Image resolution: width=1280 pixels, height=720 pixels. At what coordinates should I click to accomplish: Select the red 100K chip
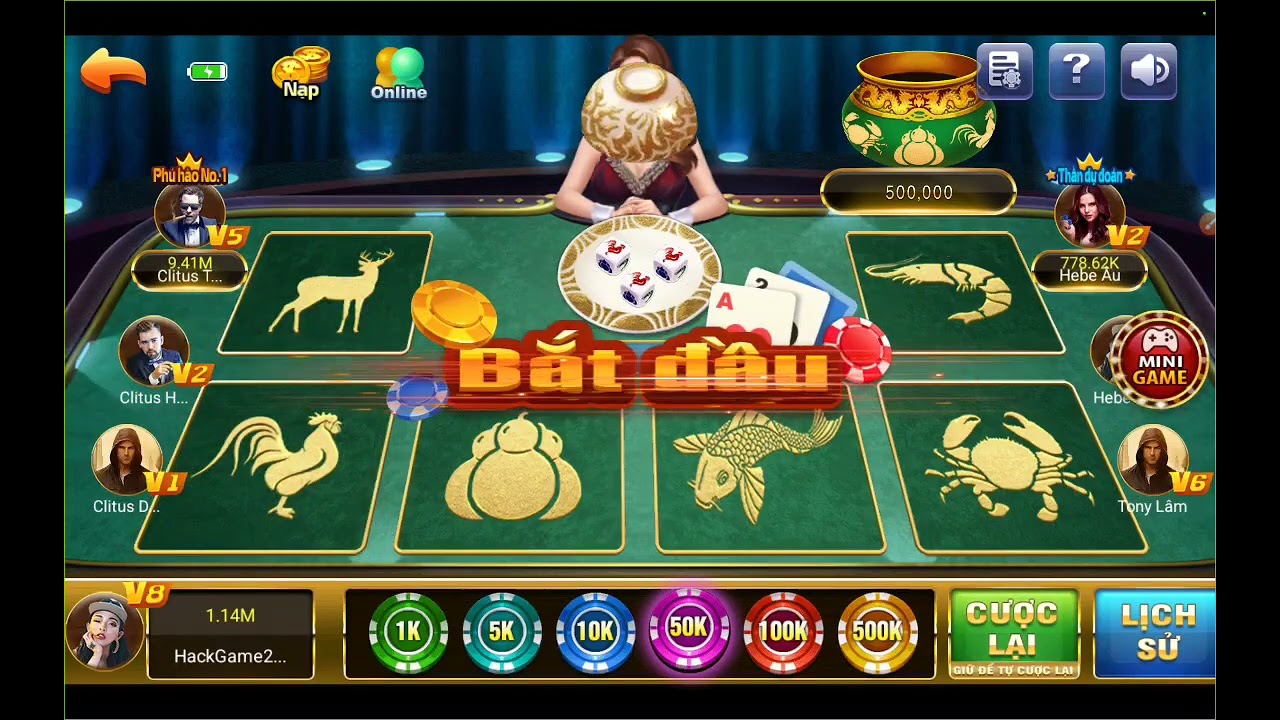point(783,632)
